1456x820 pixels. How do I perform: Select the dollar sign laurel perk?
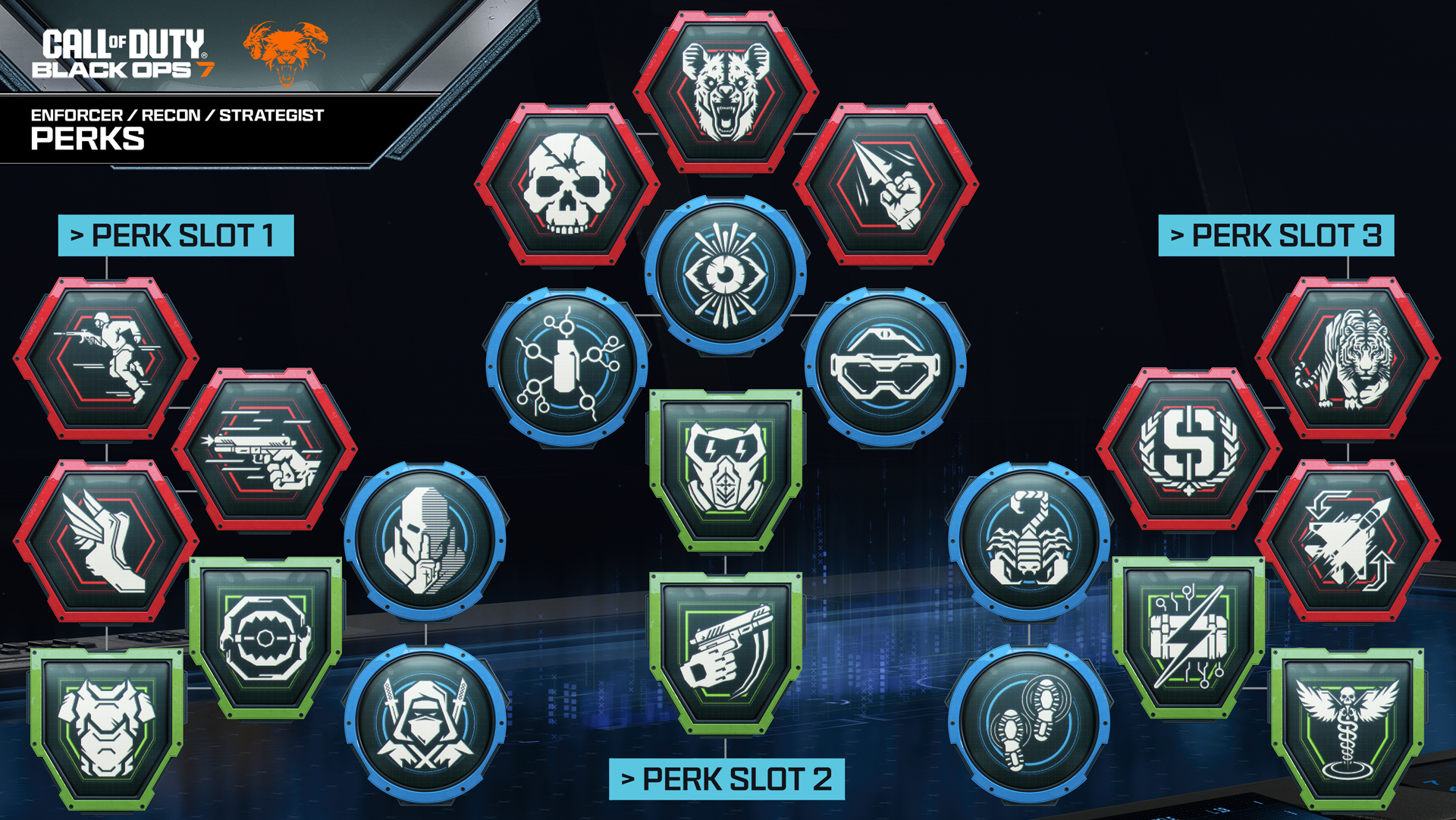[x=1188, y=449]
